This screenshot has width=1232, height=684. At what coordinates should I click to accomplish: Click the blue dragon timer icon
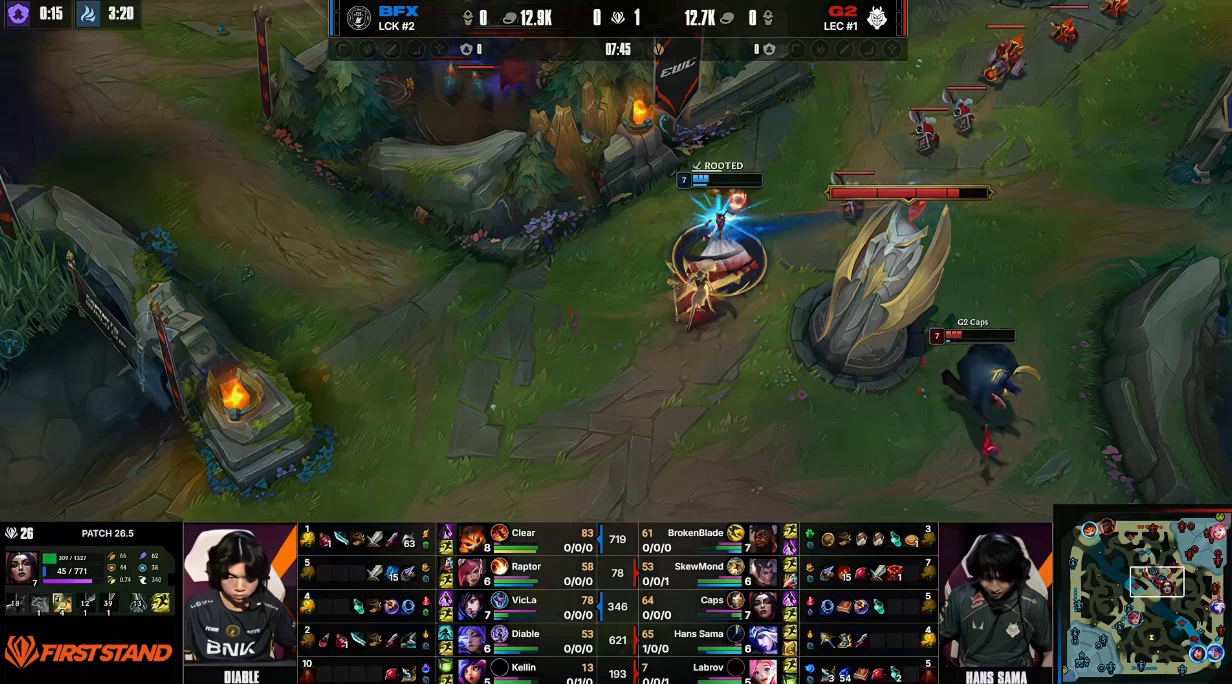[x=88, y=14]
